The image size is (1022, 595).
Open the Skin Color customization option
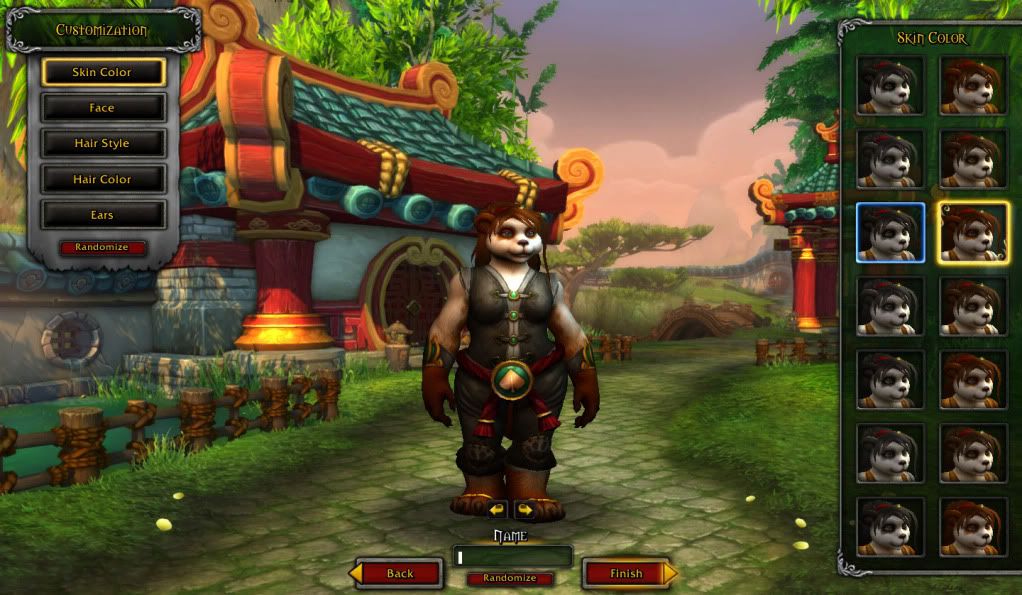tap(103, 72)
